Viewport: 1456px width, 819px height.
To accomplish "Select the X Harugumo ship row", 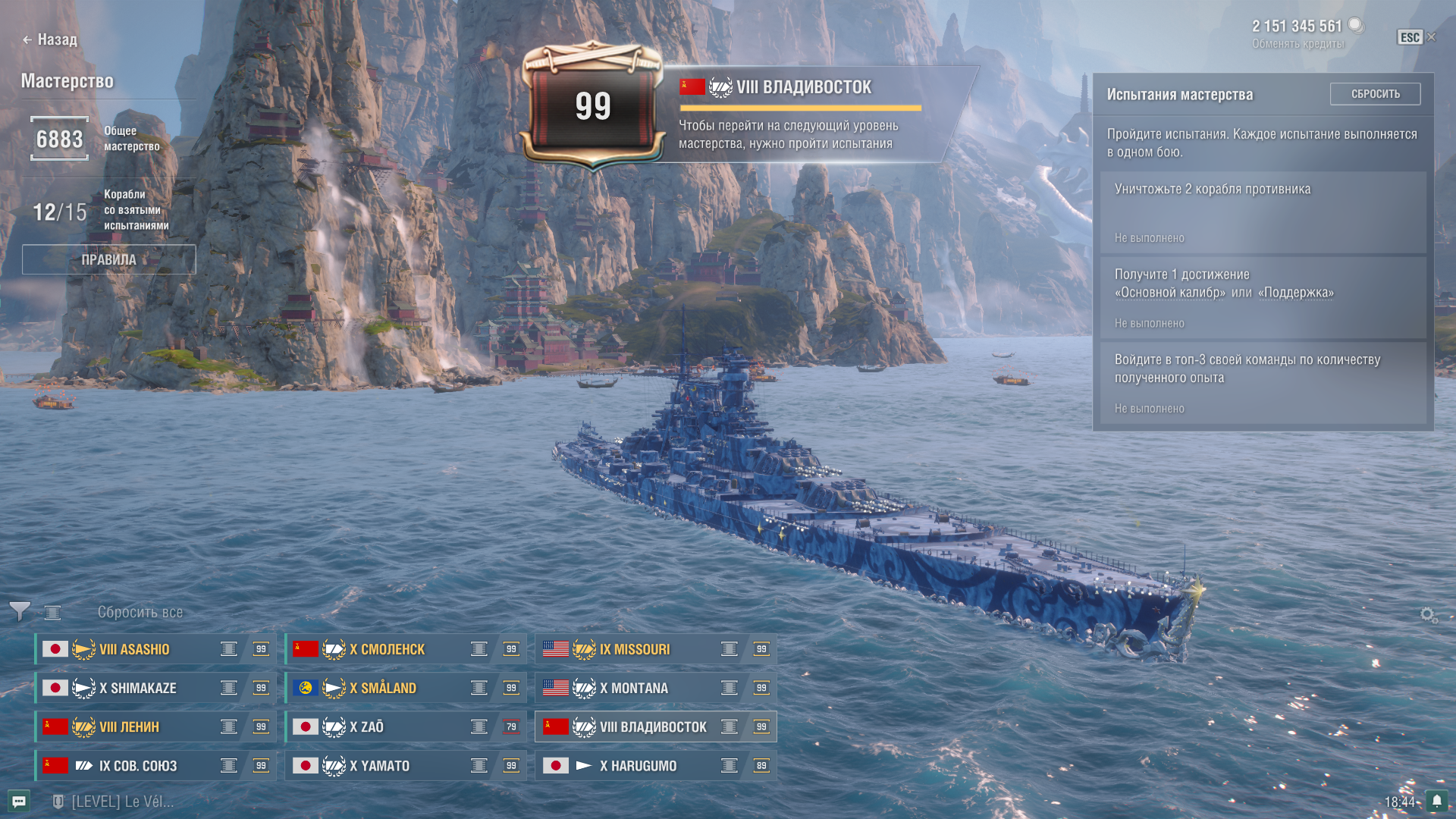I will (x=656, y=766).
